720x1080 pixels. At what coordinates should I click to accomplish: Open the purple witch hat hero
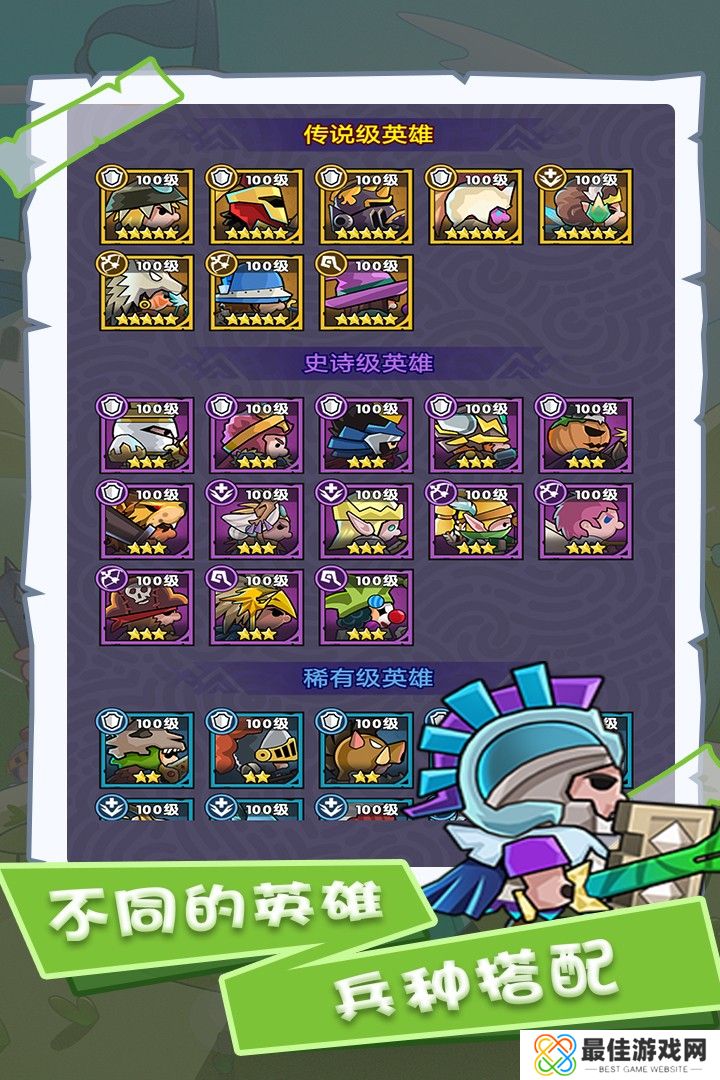(366, 292)
